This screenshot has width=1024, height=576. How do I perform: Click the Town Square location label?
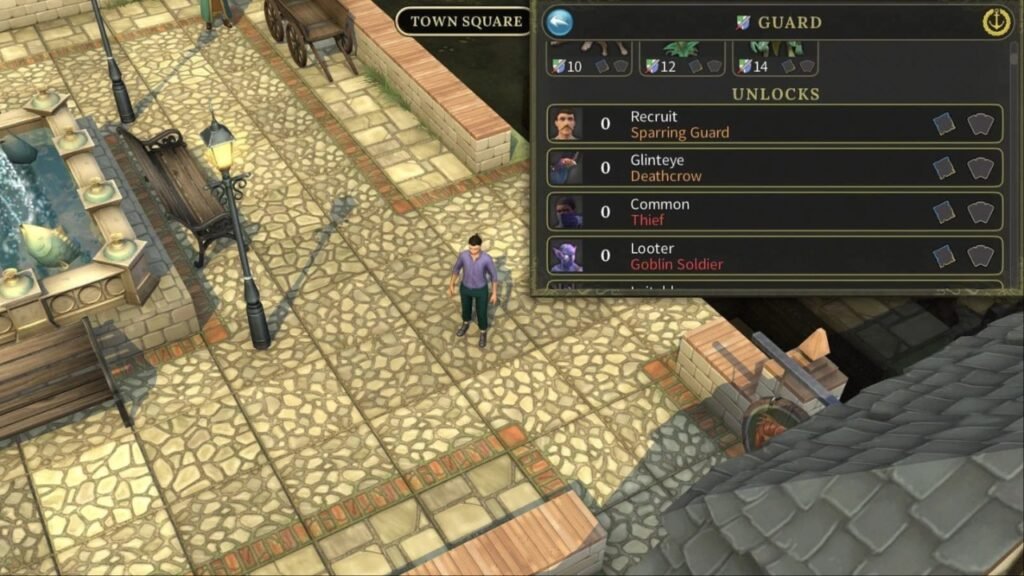click(466, 21)
